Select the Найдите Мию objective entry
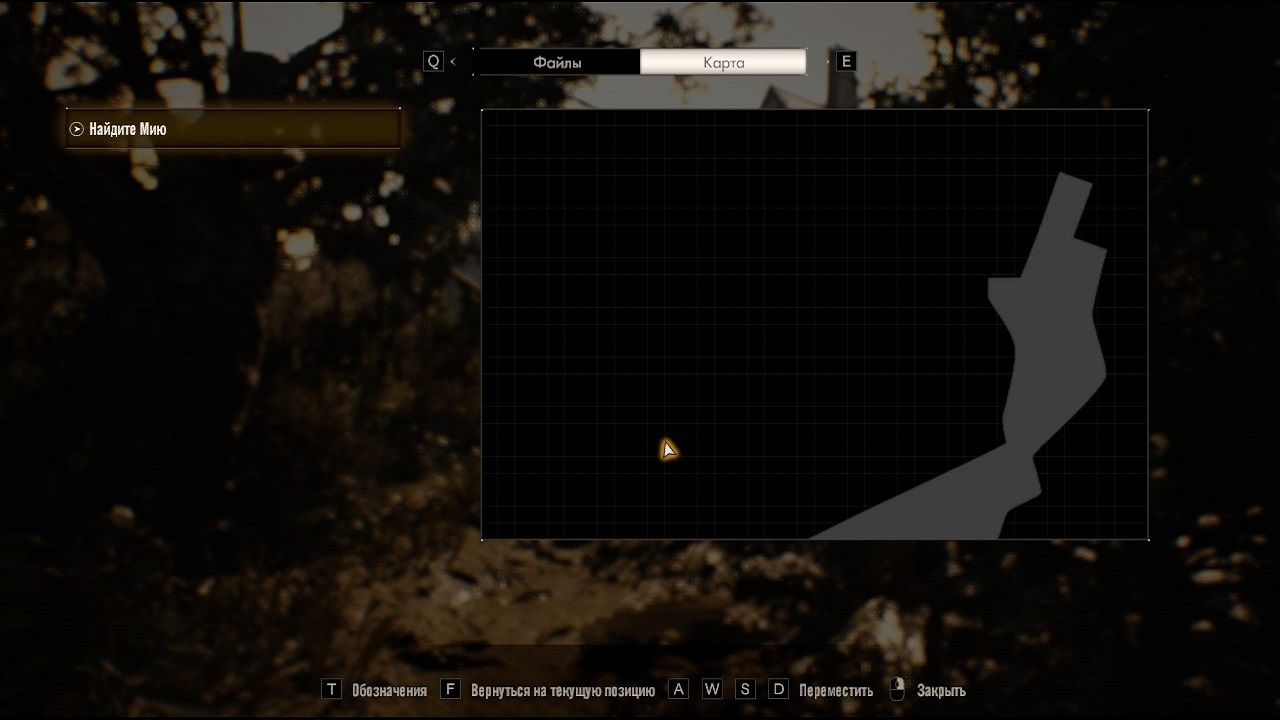Viewport: 1280px width, 720px height. [x=232, y=129]
